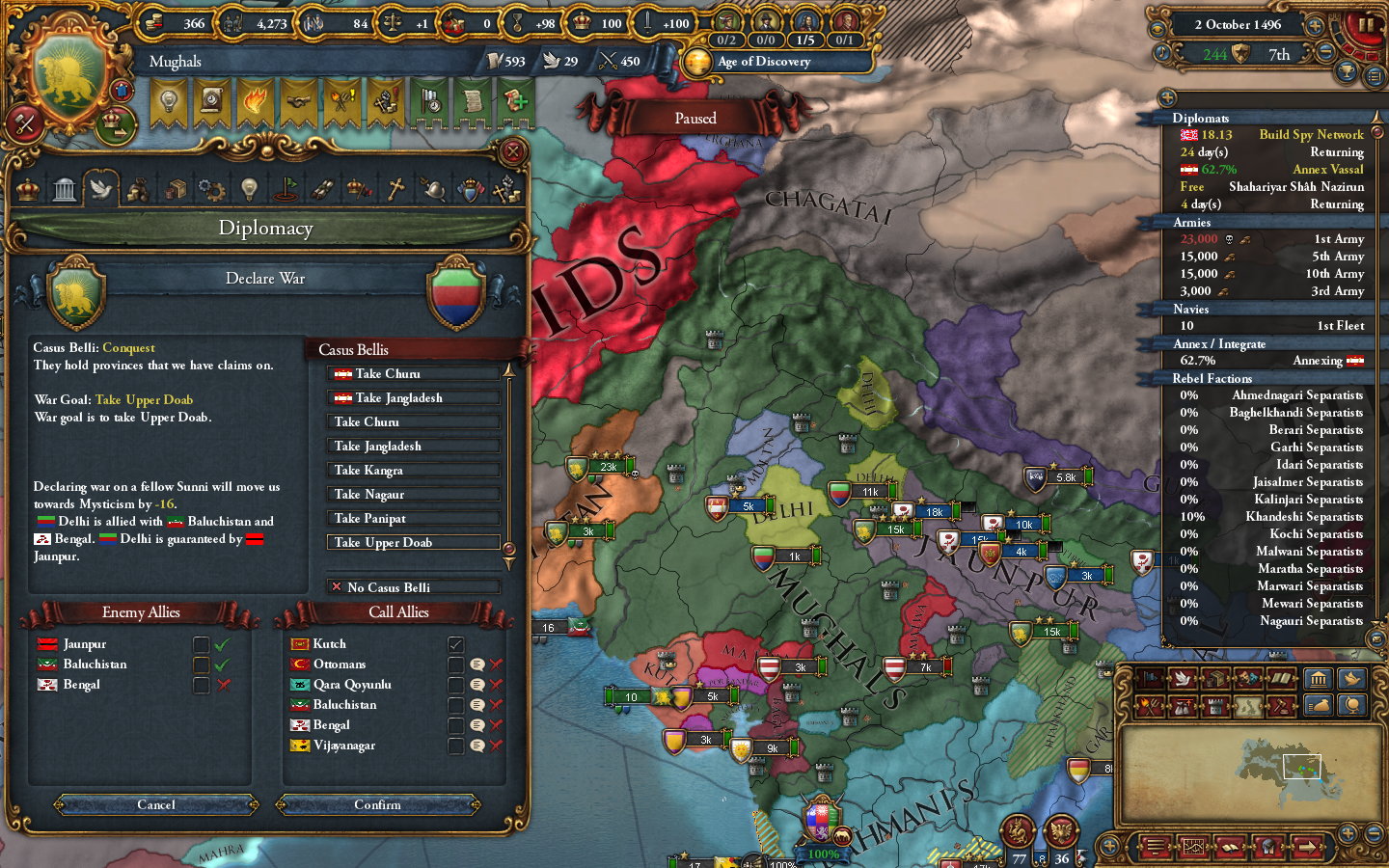Image resolution: width=1389 pixels, height=868 pixels.
Task: Check the Jaunpur enemy ally checkbox
Action: pos(201,644)
